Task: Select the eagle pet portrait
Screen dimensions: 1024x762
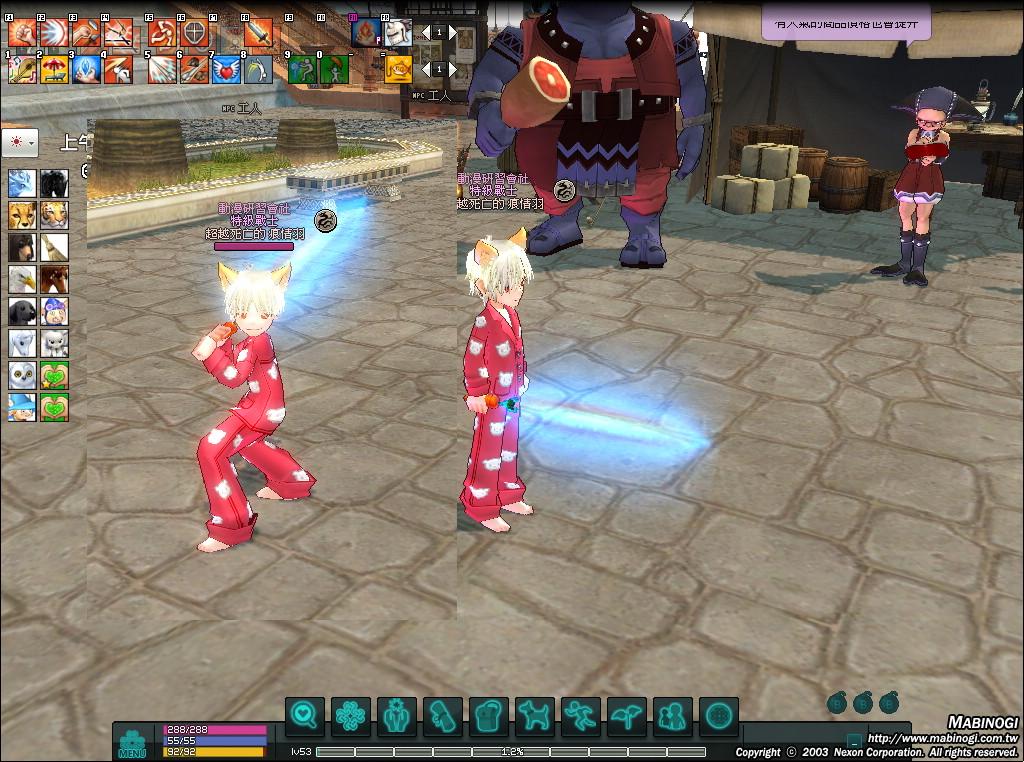Action: [x=22, y=279]
